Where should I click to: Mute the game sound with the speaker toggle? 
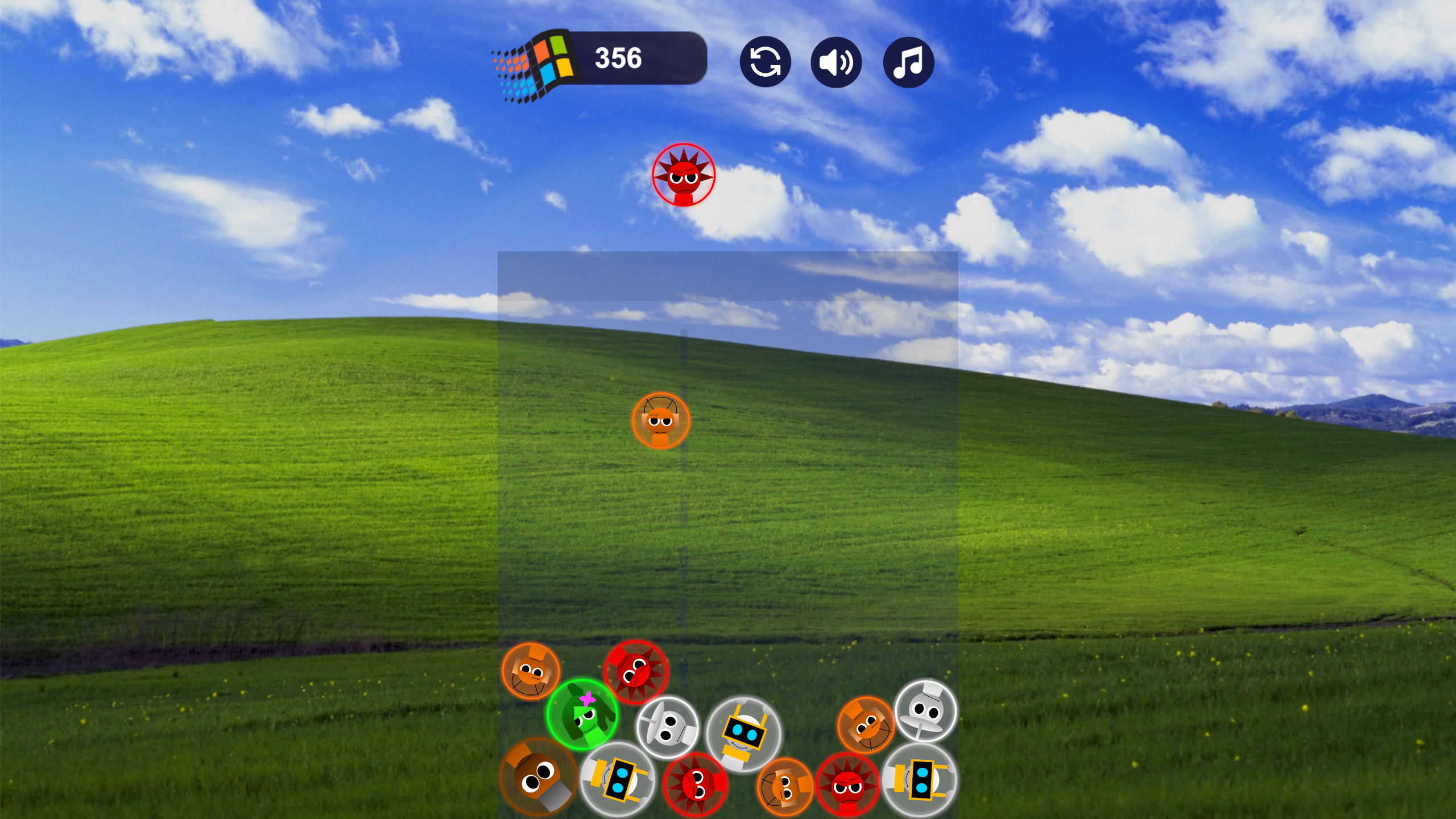836,62
